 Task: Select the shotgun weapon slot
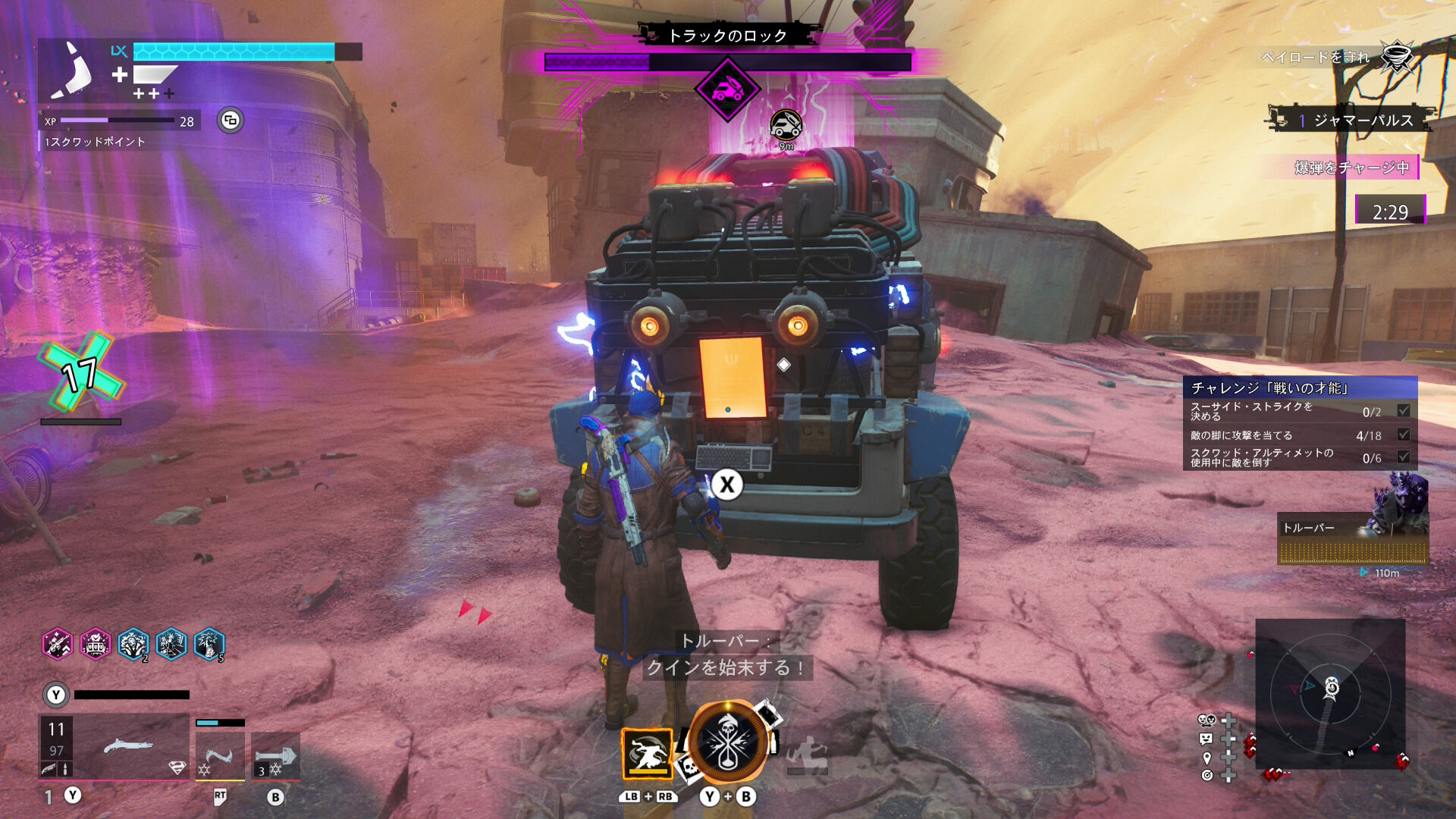(114, 747)
